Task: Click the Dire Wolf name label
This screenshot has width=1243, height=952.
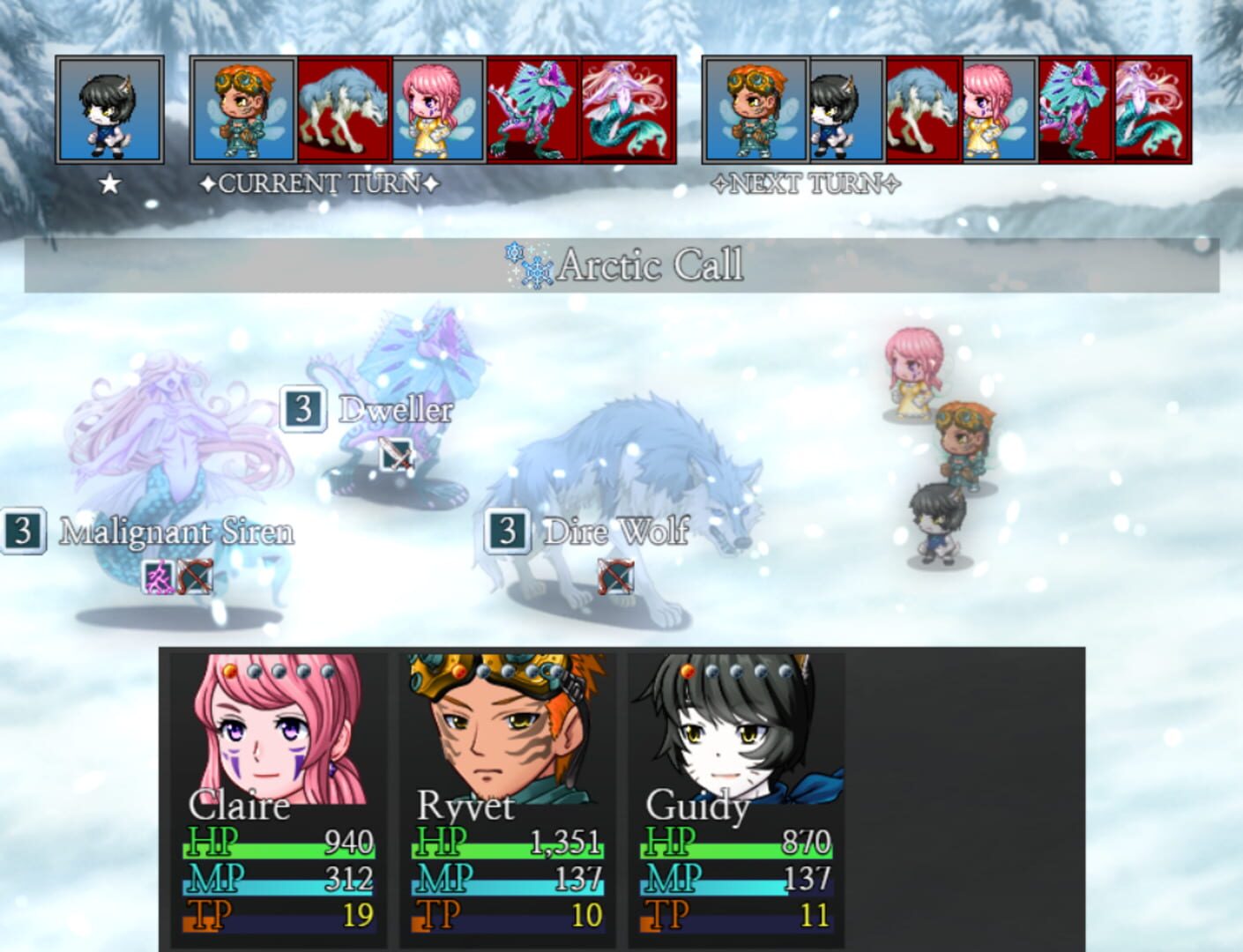Action: tap(617, 532)
